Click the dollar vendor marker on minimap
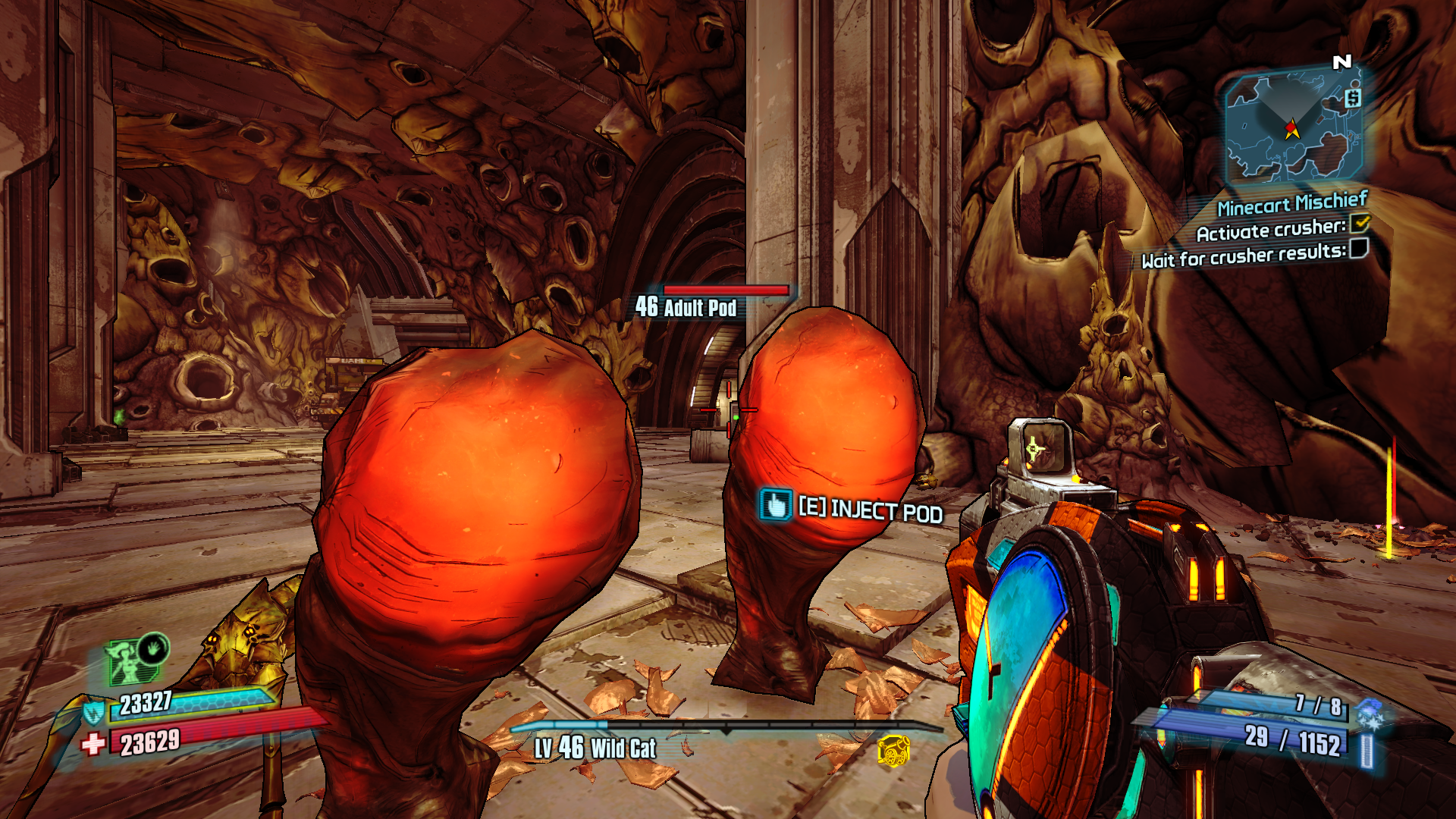 (1353, 98)
